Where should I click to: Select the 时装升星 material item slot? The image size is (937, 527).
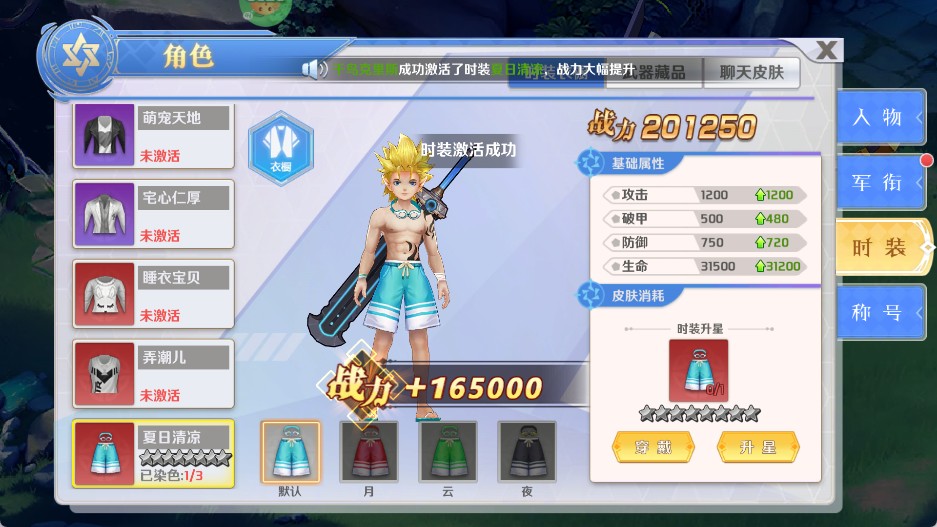click(698, 369)
